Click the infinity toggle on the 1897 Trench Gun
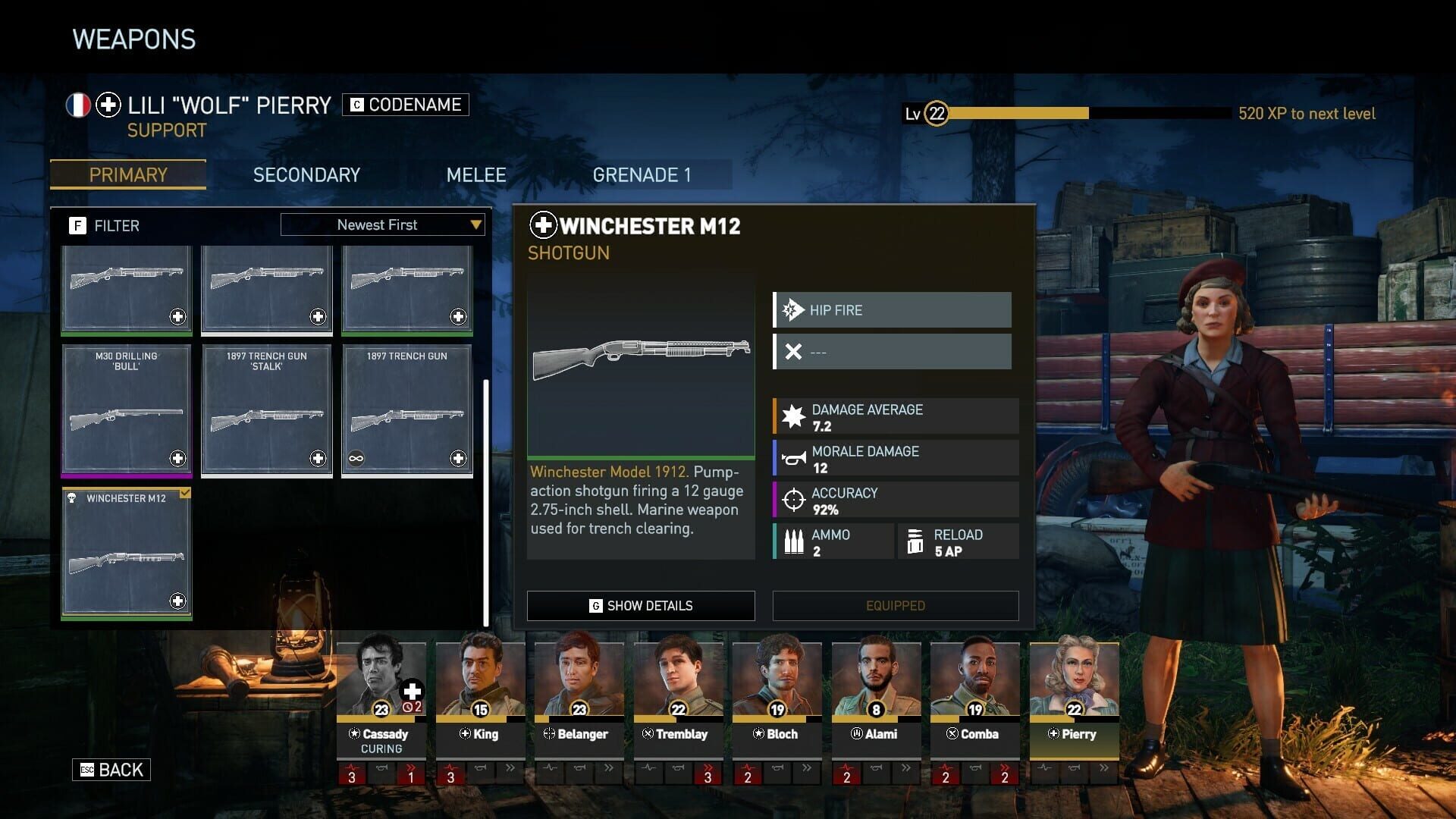Image resolution: width=1456 pixels, height=819 pixels. [356, 458]
